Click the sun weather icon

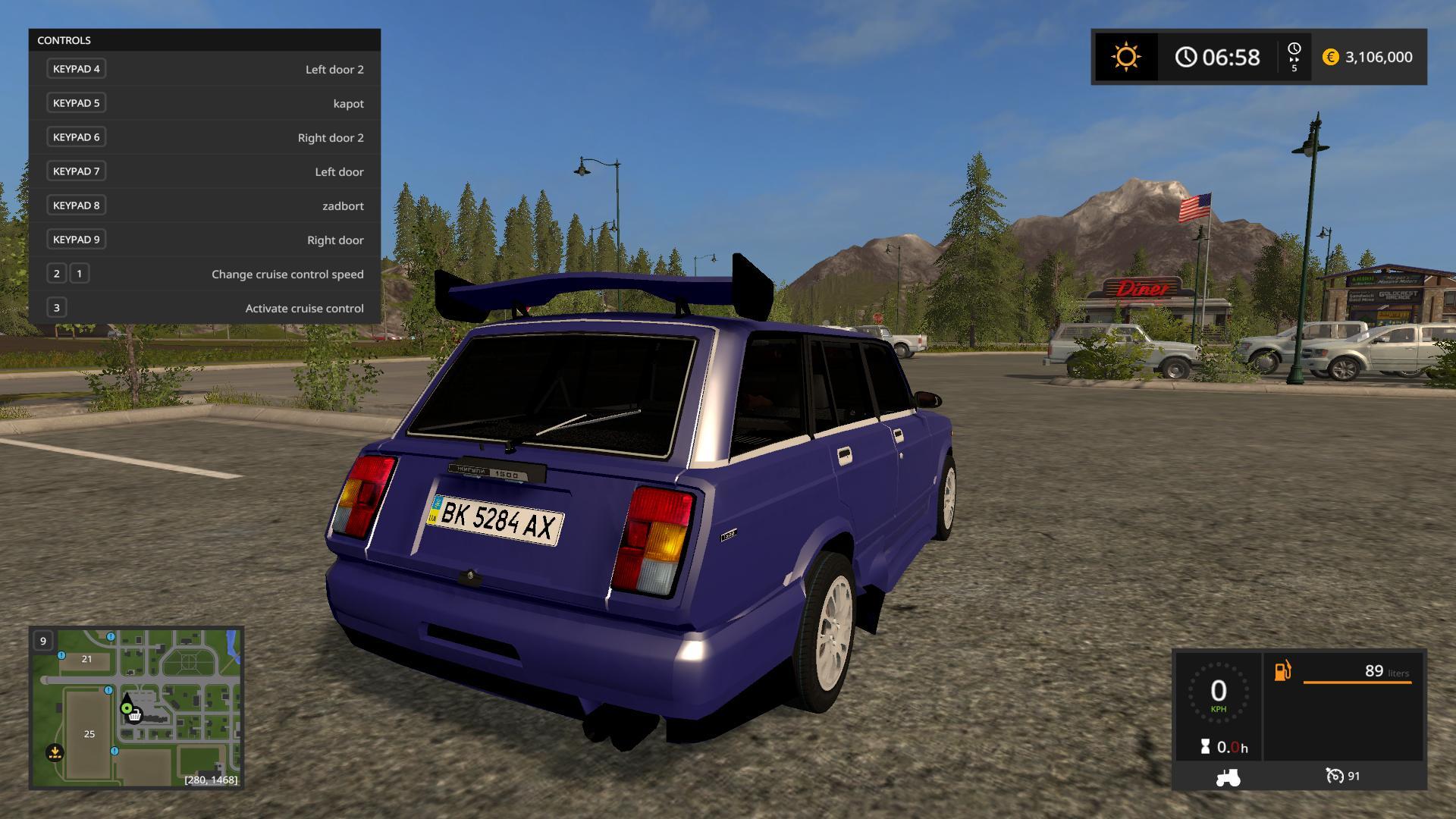click(1125, 57)
